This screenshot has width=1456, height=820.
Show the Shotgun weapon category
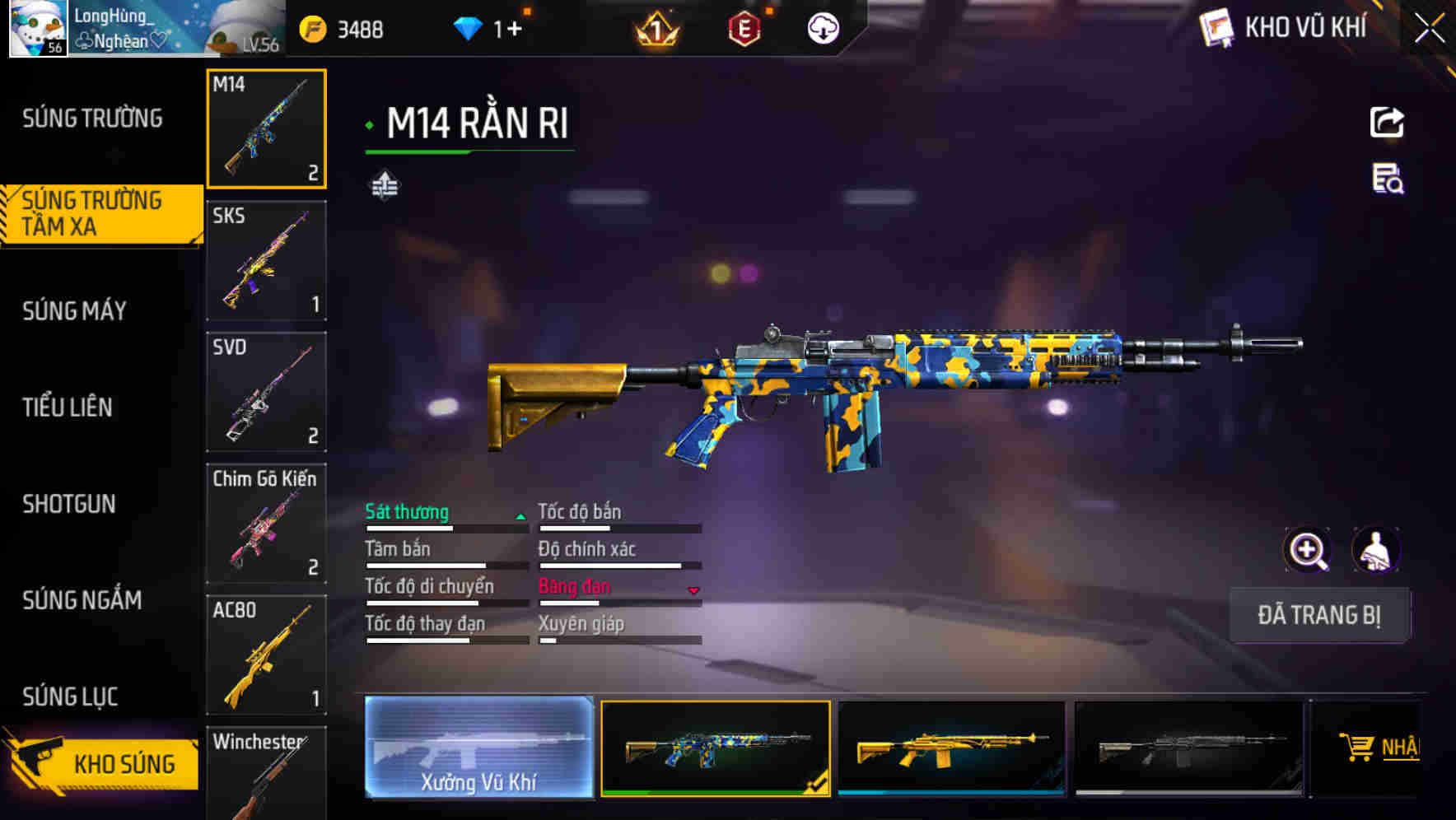point(69,504)
